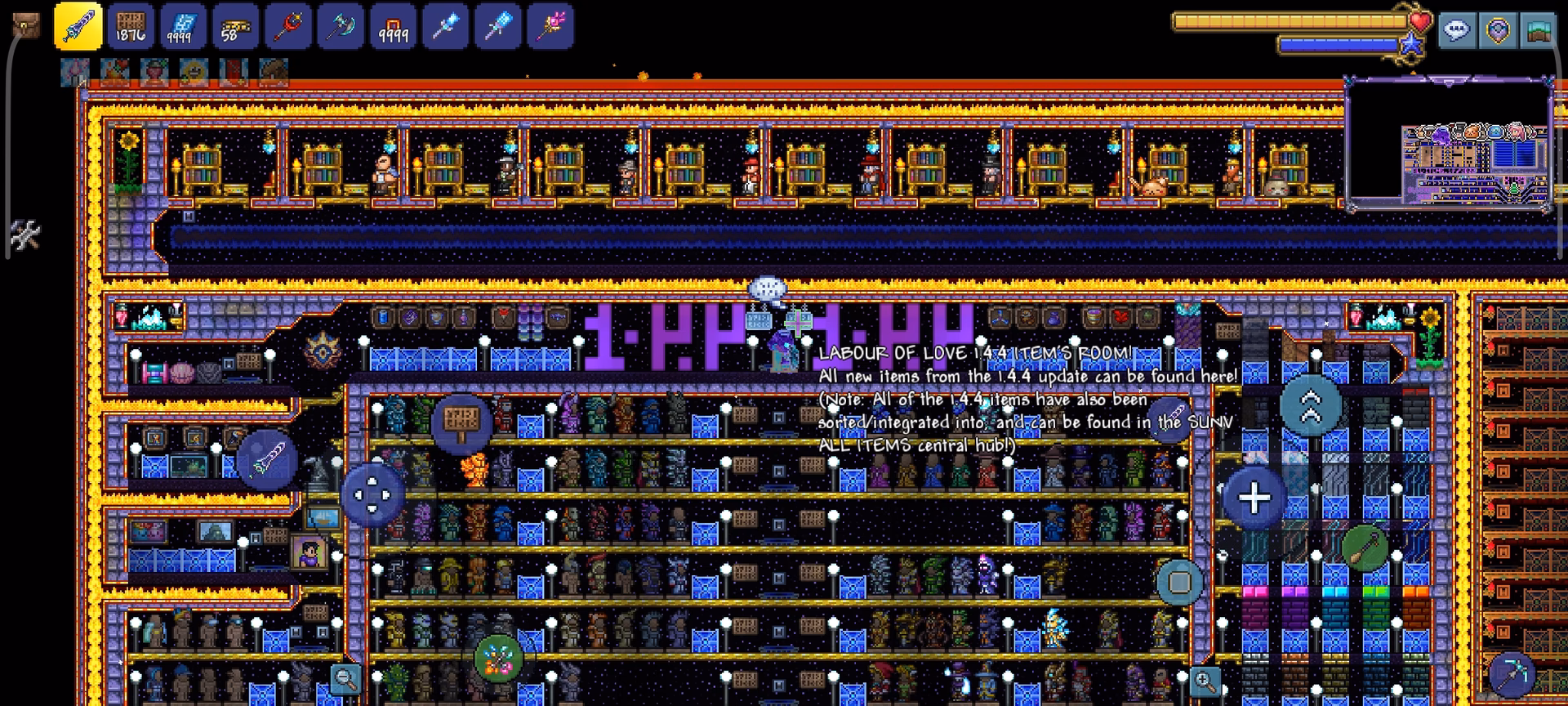Dismiss the campfire buff icon
The image size is (1568, 706).
point(115,74)
